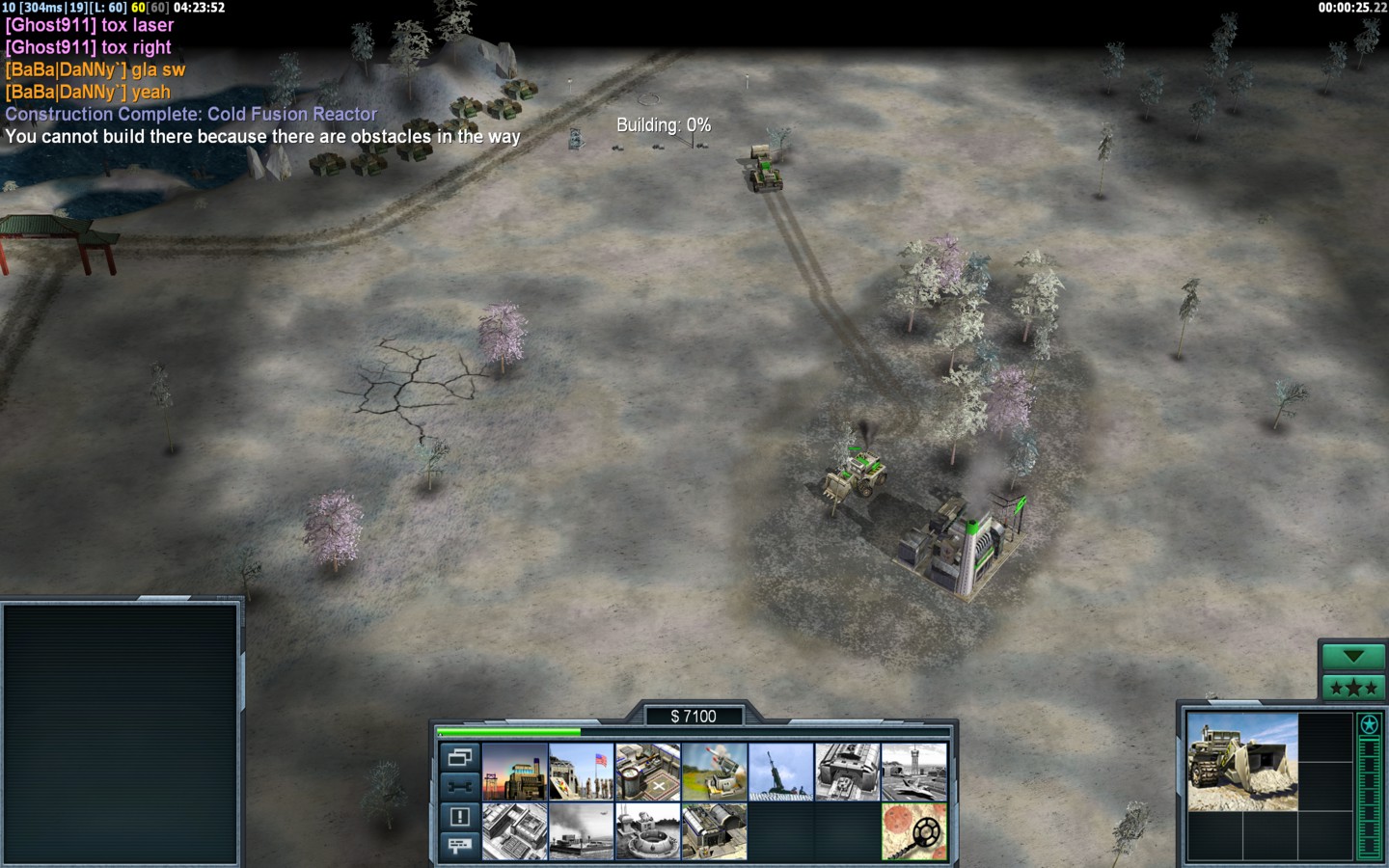Collapse the control bar with down arrow

pyautogui.click(x=1352, y=657)
